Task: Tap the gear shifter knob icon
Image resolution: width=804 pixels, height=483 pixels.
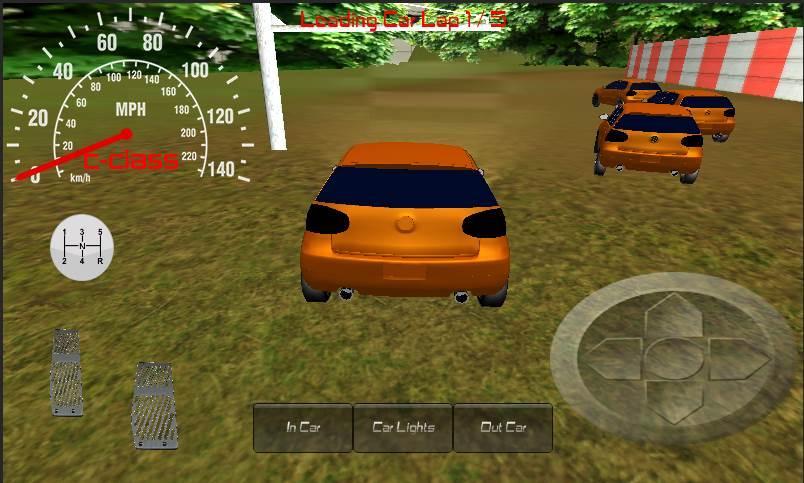Action: (x=82, y=247)
